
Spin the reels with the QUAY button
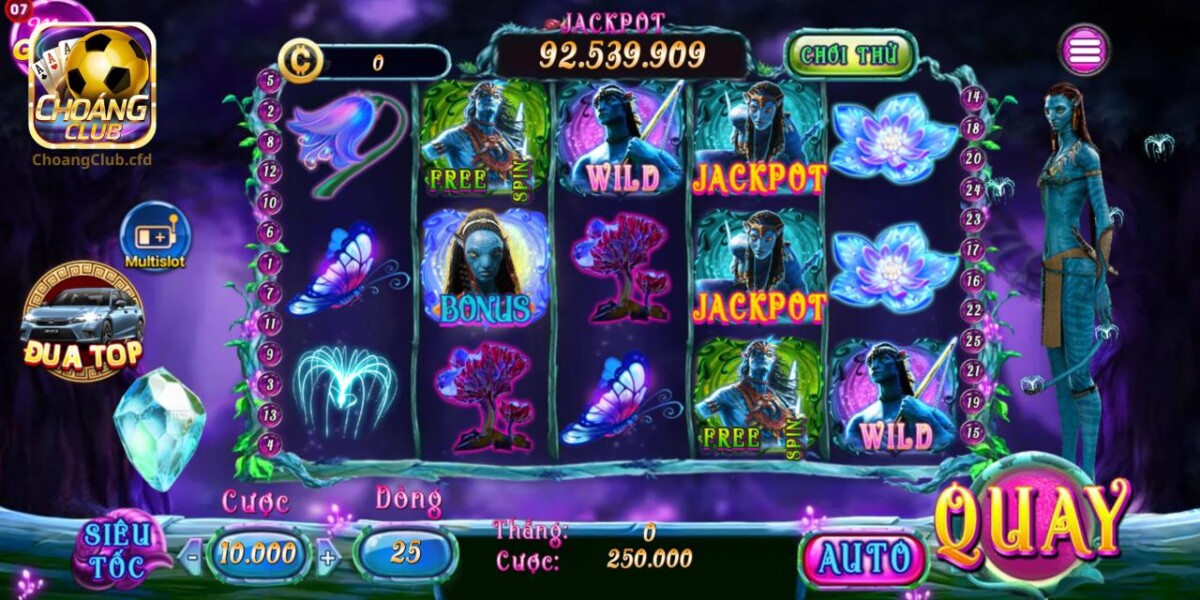[x=1032, y=523]
